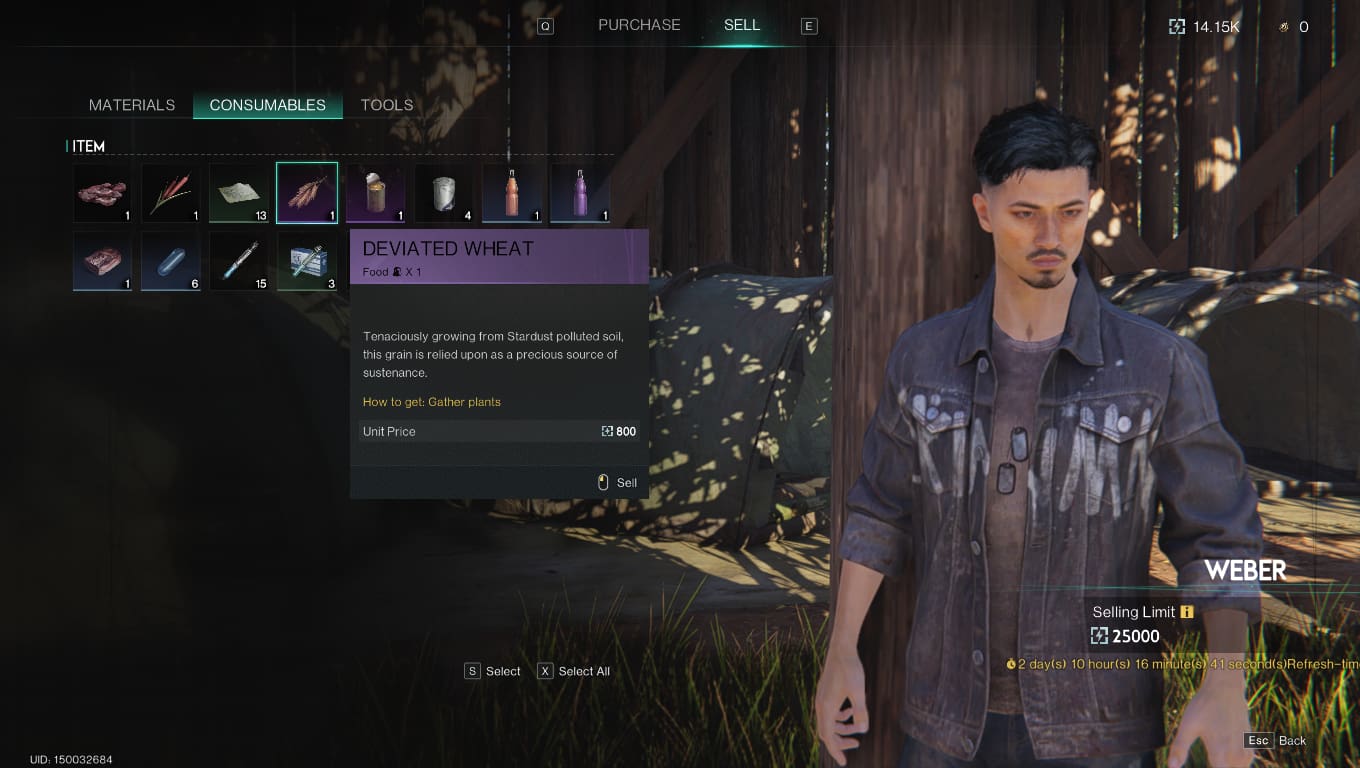Select the opened tin can slot

[375, 193]
